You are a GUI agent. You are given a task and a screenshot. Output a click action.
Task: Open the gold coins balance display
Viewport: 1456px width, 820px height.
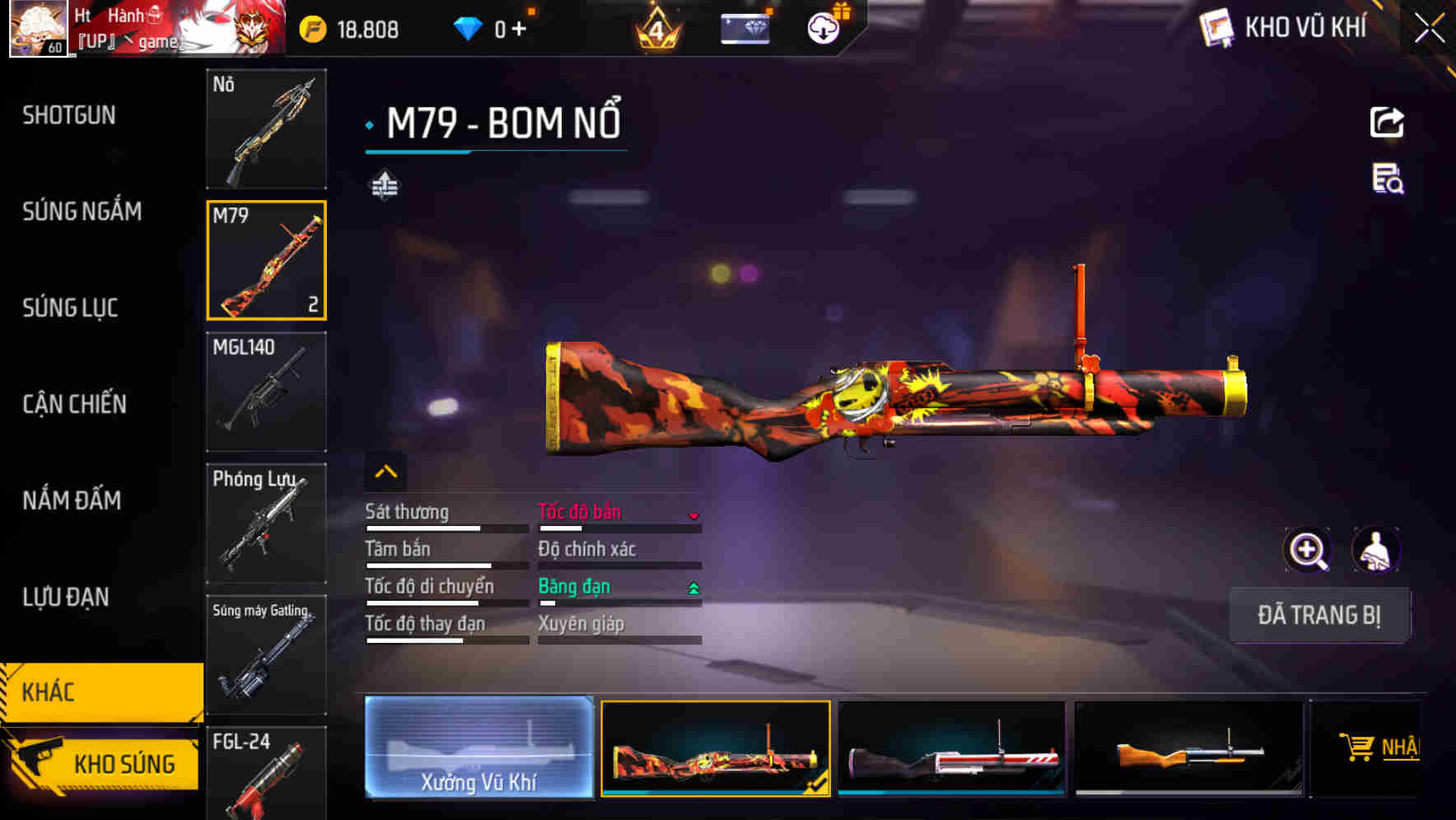346,30
